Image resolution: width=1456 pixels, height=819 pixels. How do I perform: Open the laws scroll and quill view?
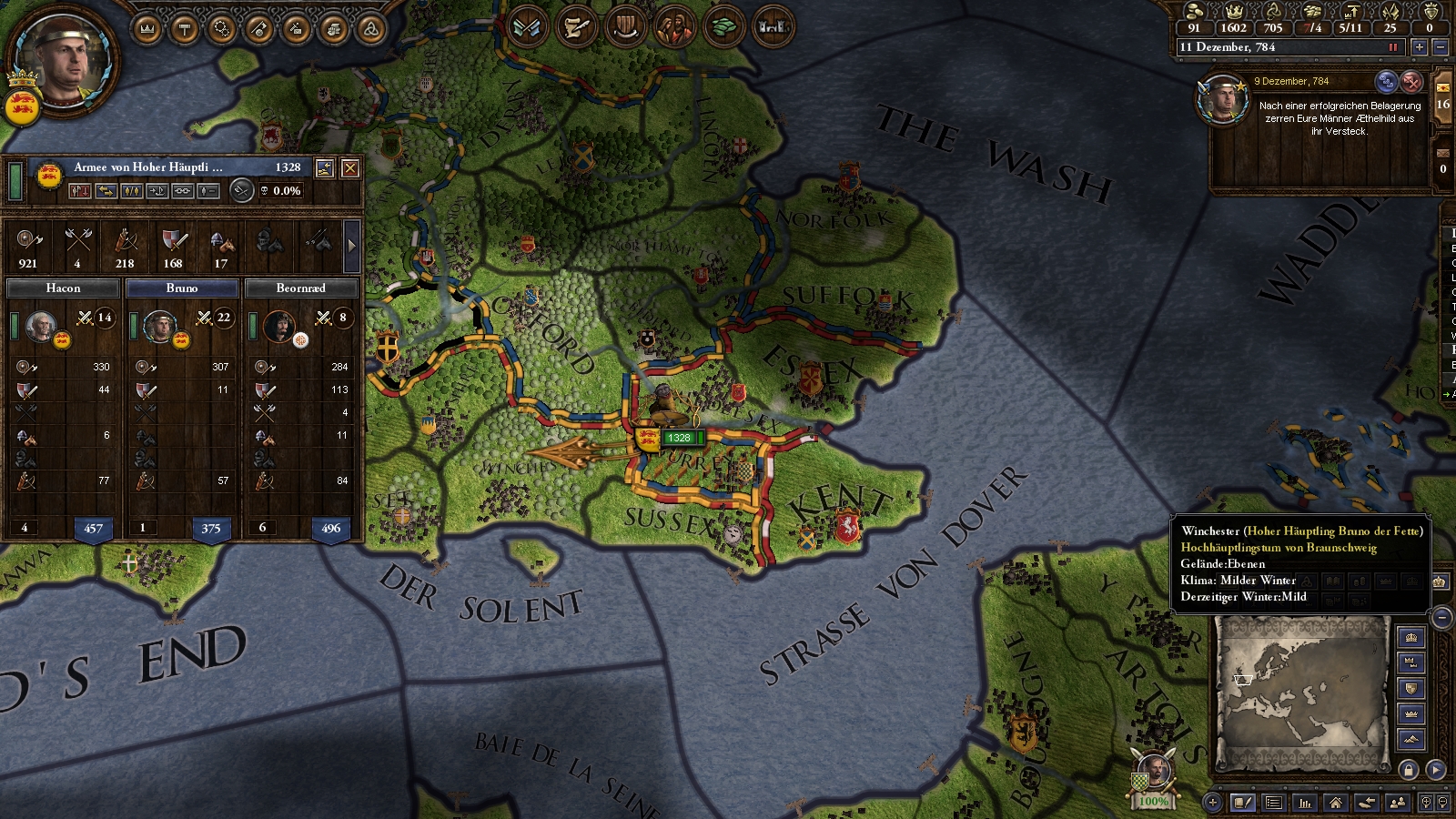coord(576,27)
